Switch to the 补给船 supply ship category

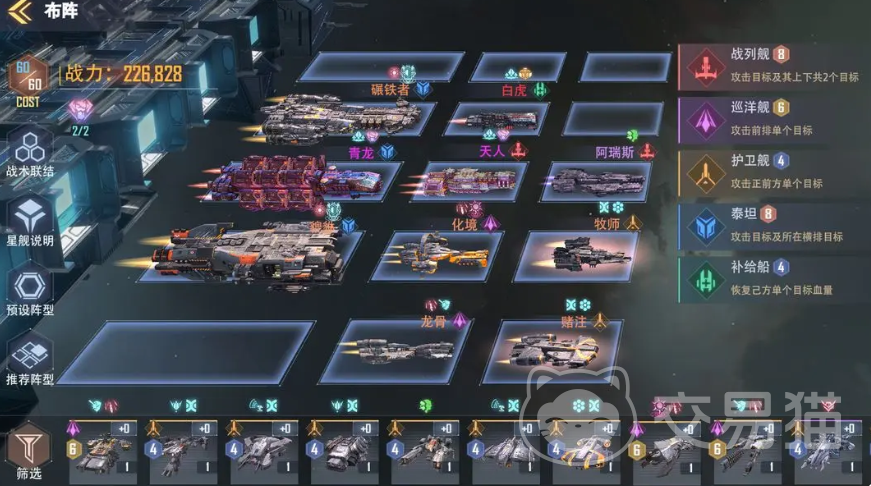(x=770, y=280)
